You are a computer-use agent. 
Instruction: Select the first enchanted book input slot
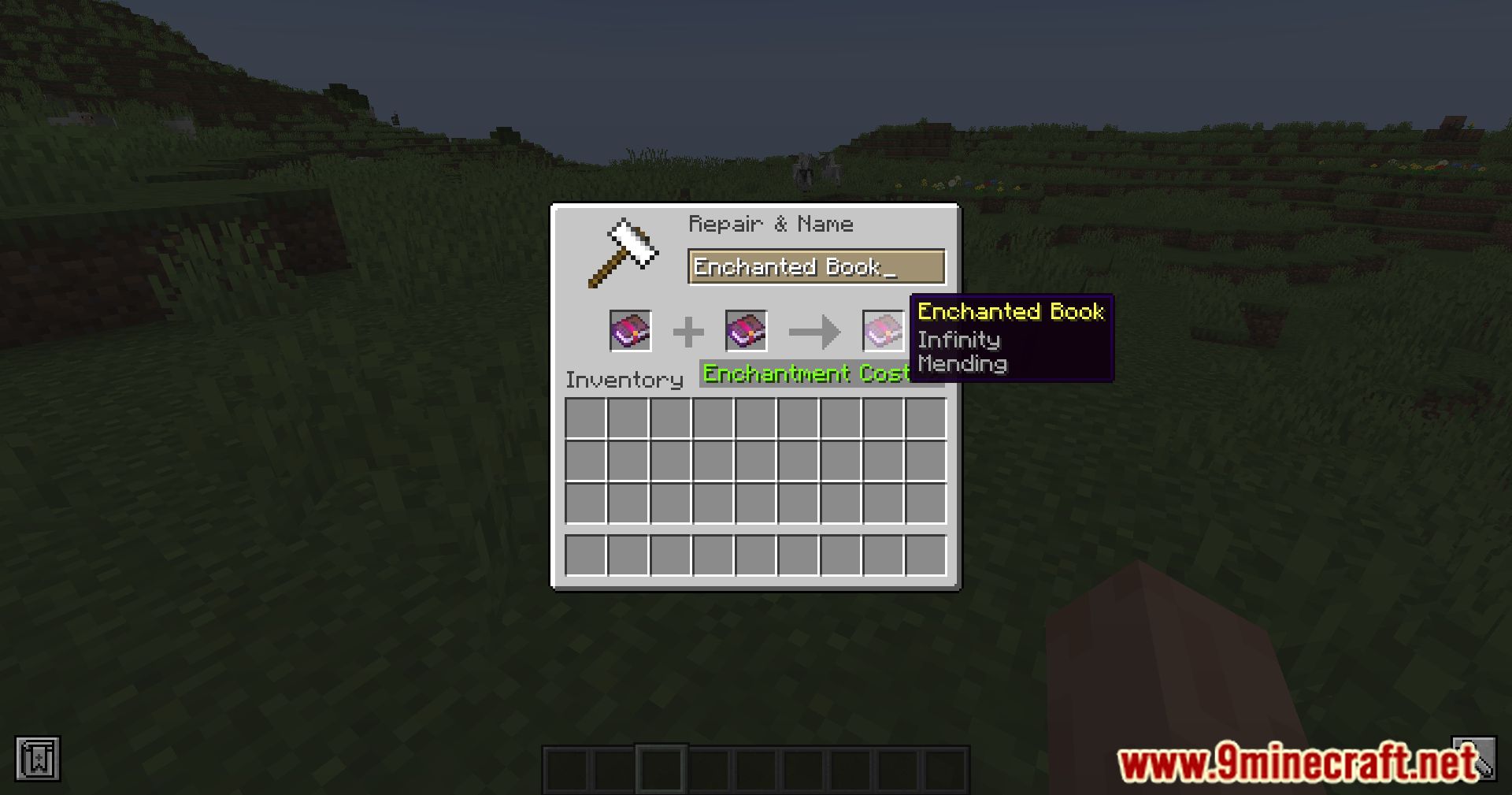click(629, 330)
